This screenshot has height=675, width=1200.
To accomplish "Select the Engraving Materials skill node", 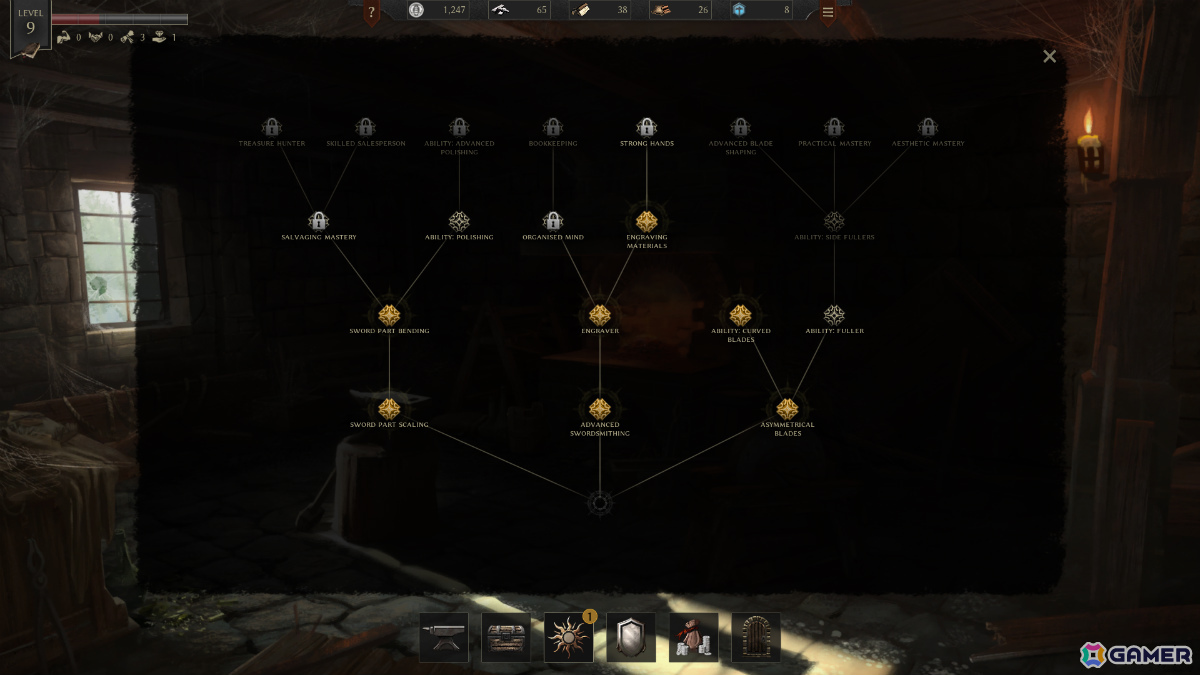I will (646, 221).
